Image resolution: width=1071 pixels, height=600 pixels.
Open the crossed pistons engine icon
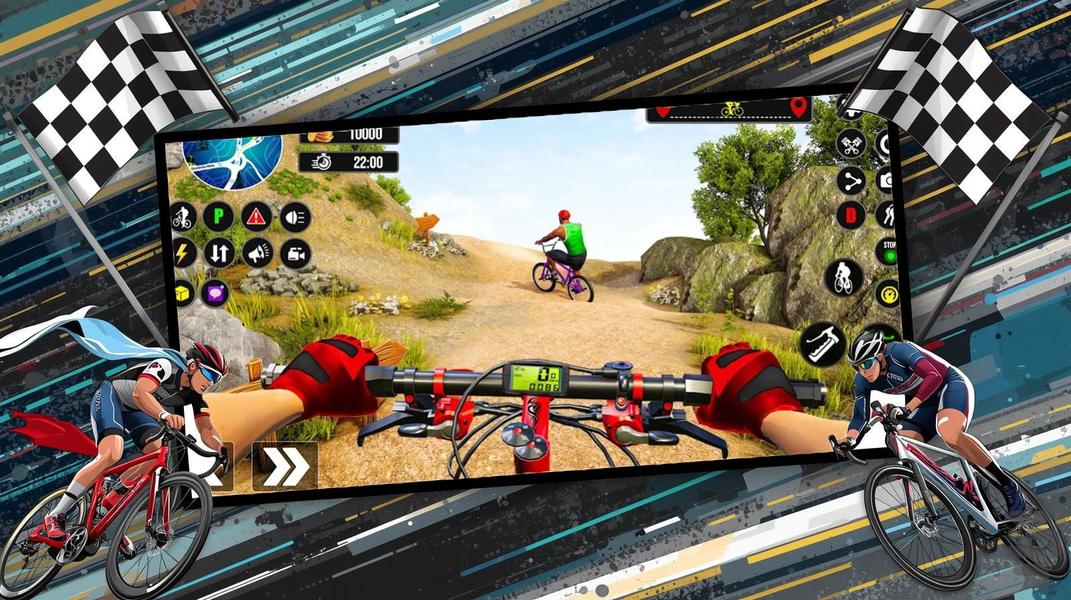(850, 143)
